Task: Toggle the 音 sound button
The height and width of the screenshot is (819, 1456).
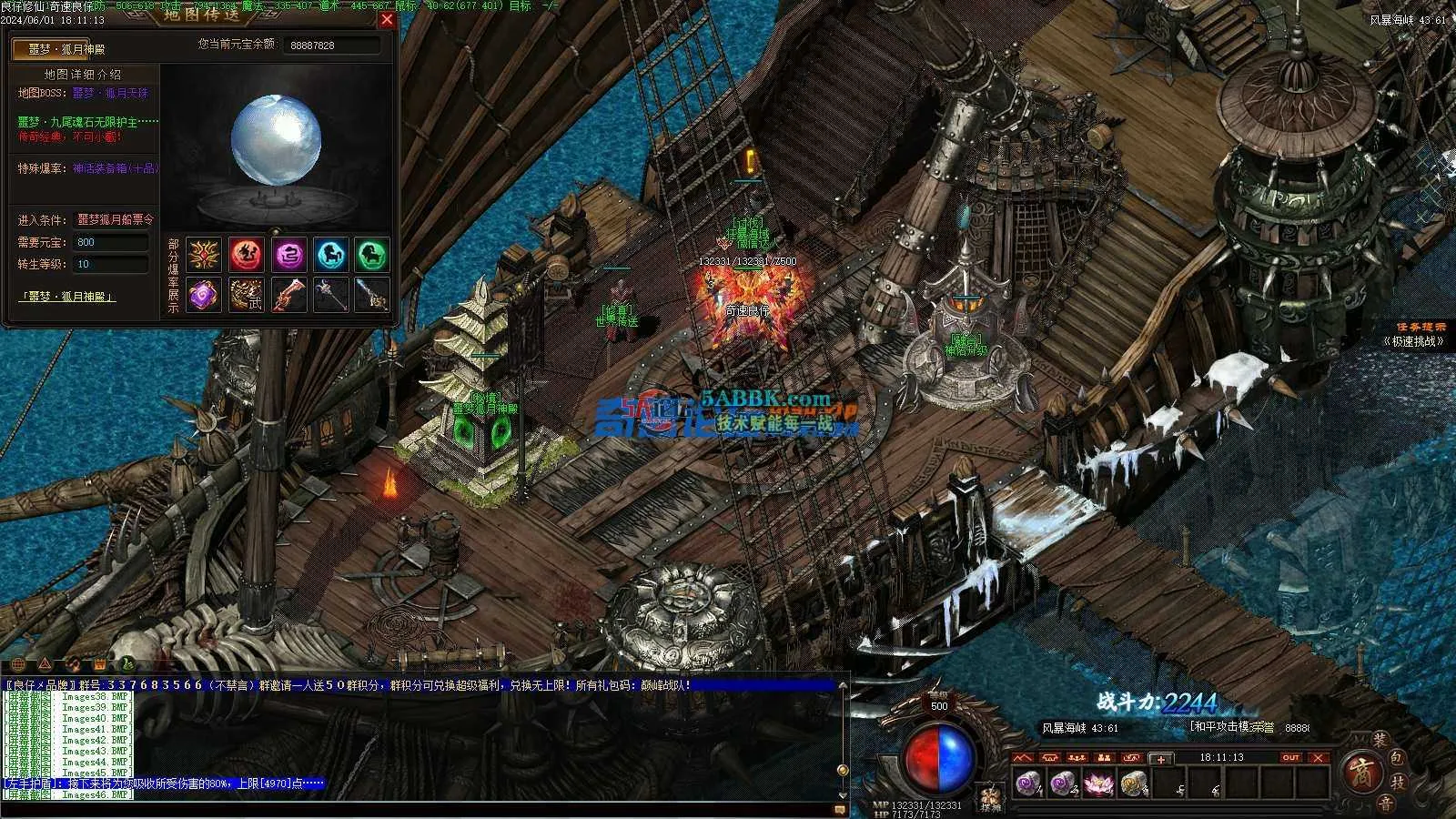Action: (1384, 803)
